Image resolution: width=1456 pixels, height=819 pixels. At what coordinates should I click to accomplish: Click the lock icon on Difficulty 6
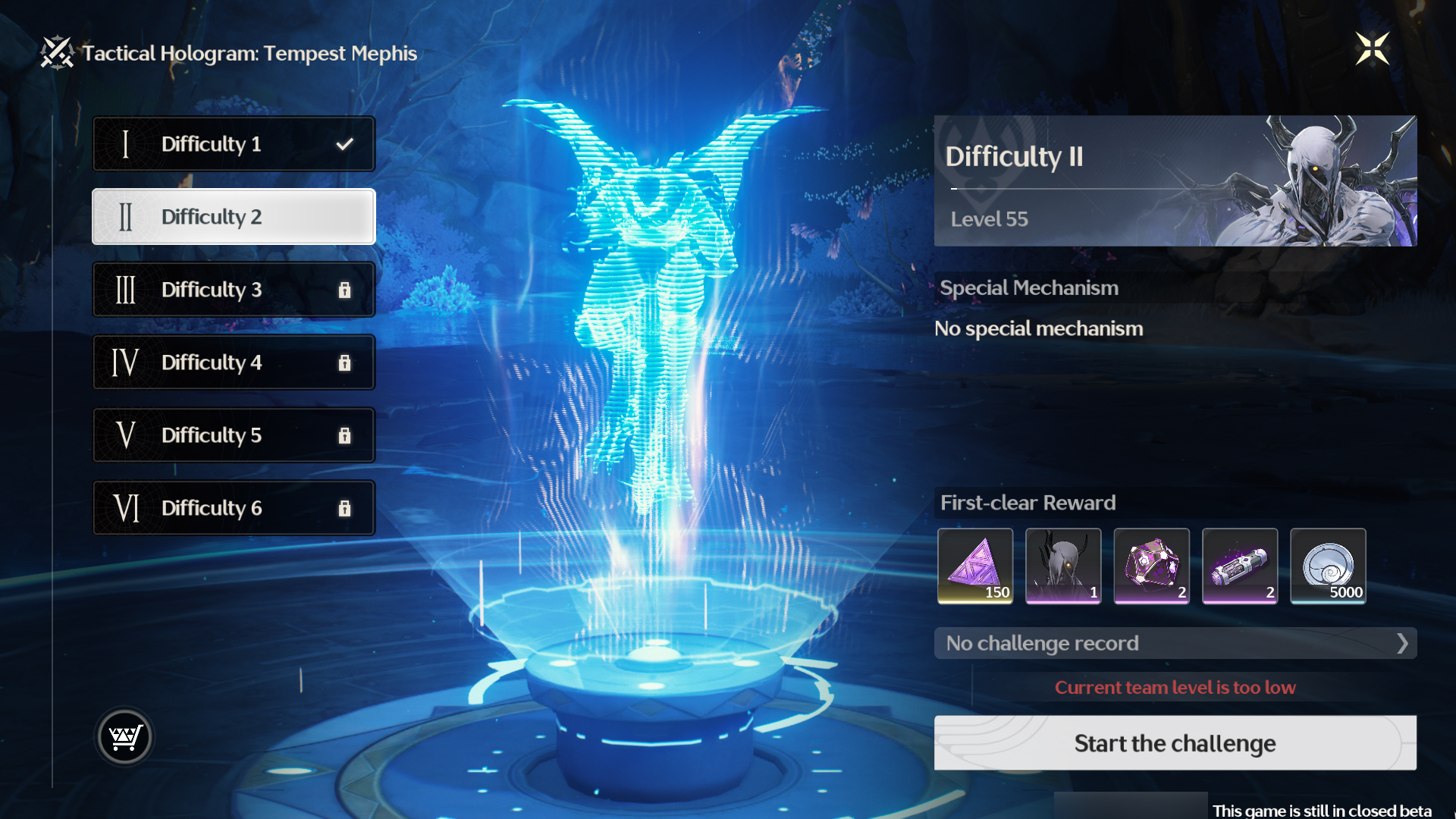coord(347,508)
